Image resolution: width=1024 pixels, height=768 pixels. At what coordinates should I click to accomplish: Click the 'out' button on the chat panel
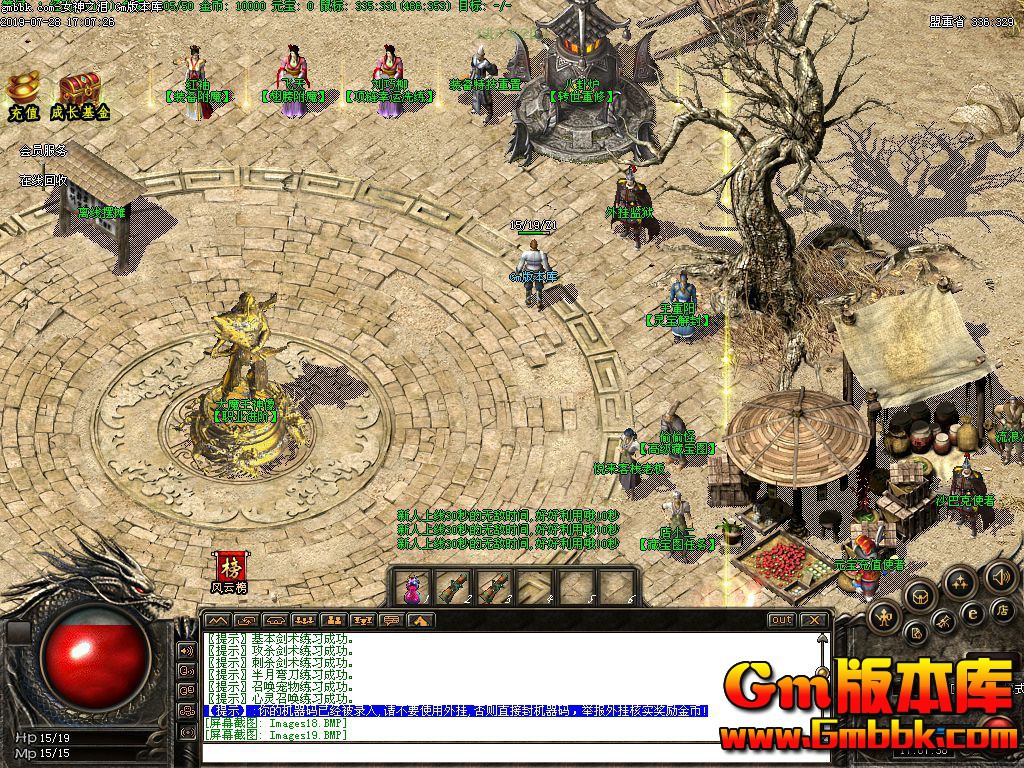(x=781, y=620)
